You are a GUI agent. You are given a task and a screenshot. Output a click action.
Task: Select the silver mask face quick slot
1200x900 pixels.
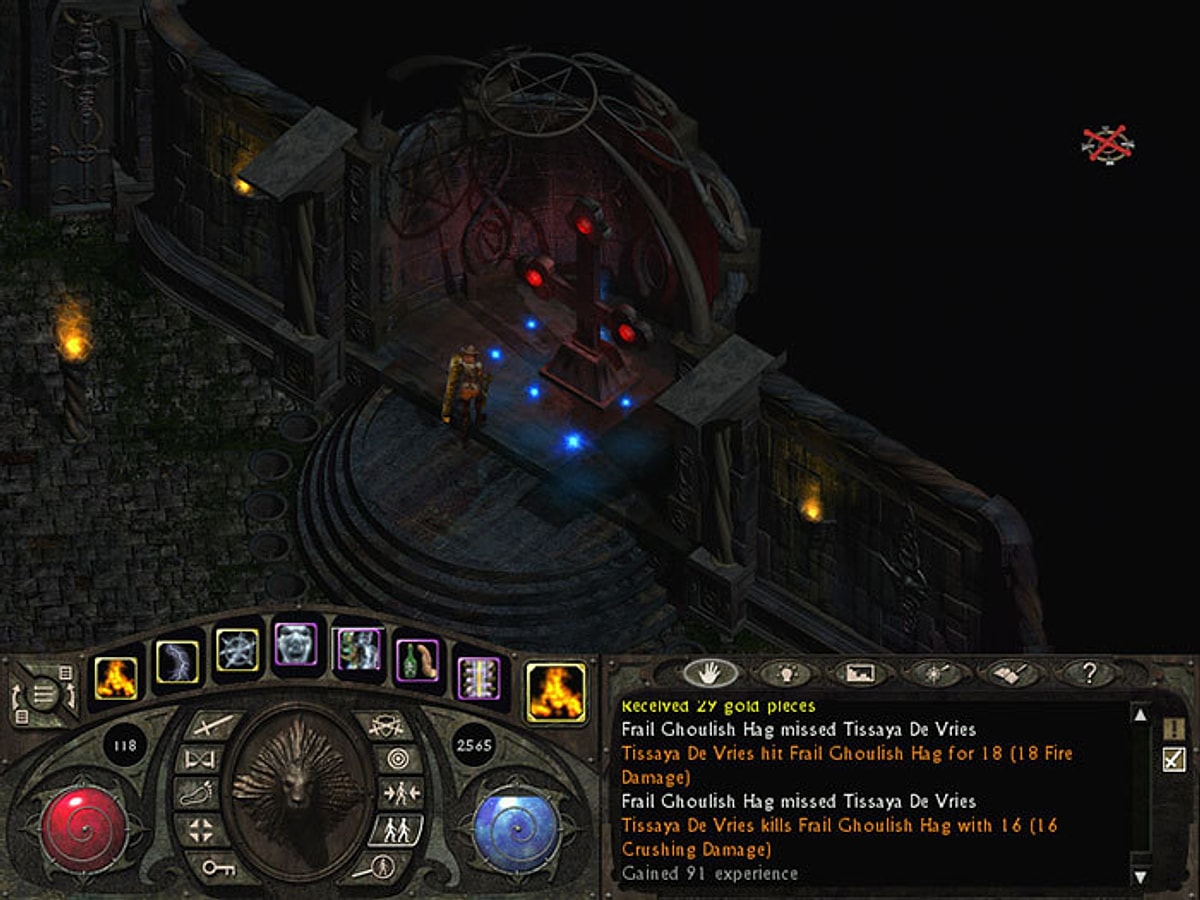(295, 645)
